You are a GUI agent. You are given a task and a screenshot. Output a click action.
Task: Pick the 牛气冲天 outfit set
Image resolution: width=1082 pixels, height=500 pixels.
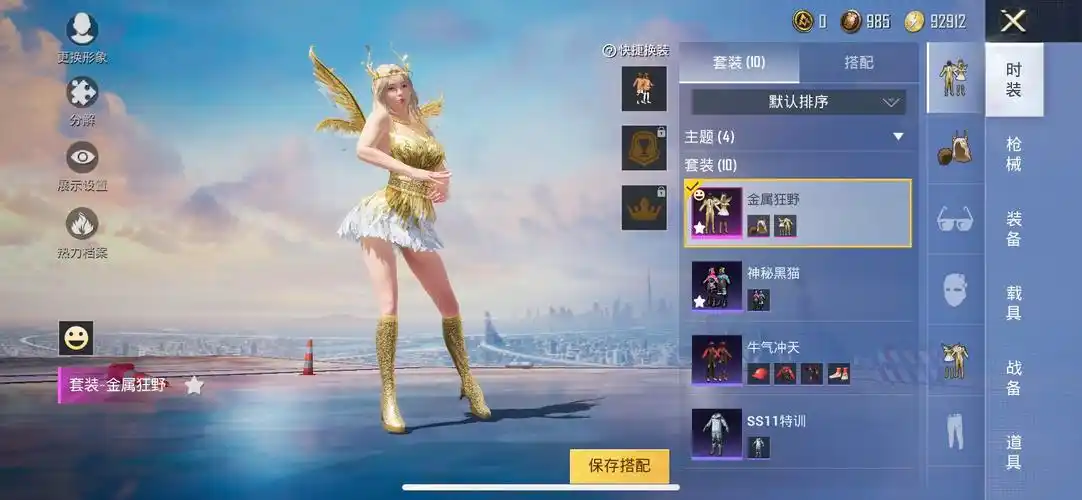tap(797, 360)
